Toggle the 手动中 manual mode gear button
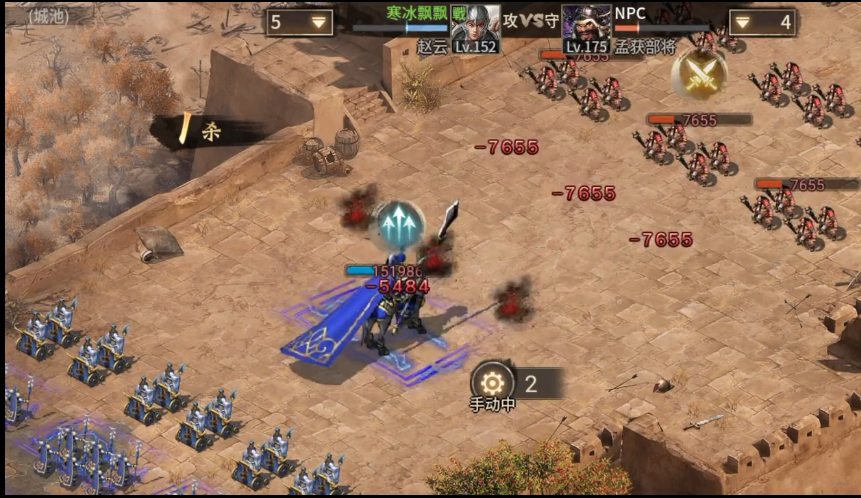This screenshot has height=498, width=861. tap(492, 383)
